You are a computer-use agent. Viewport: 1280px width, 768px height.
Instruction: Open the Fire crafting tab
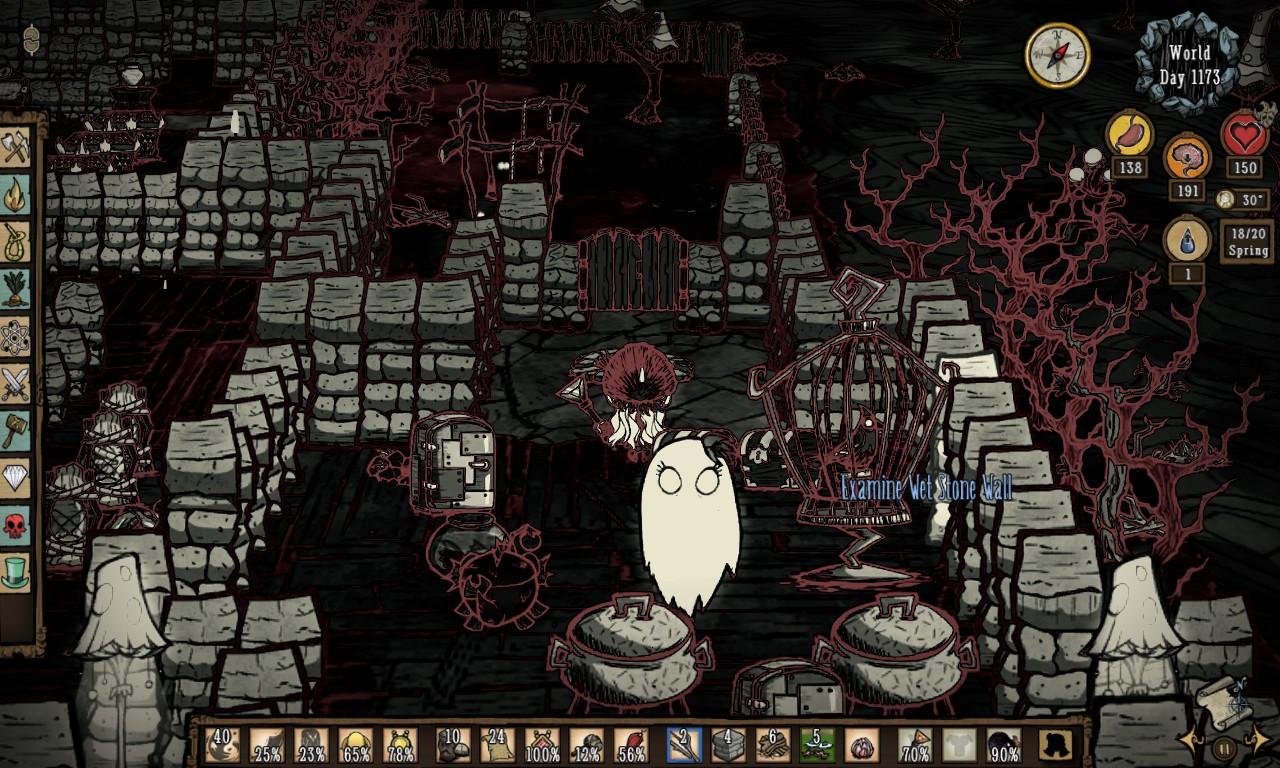[16, 197]
